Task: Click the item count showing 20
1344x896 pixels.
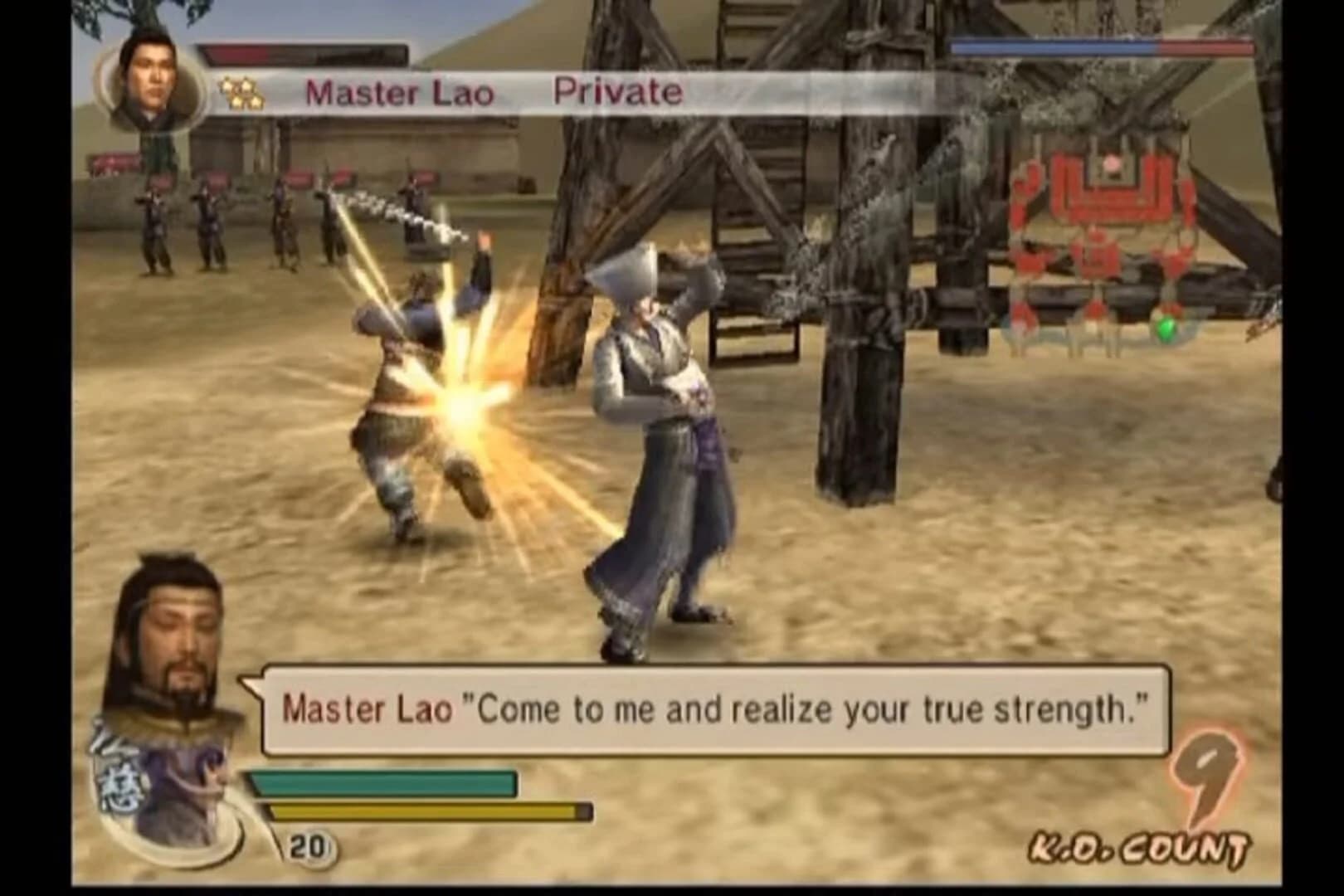Action: pyautogui.click(x=307, y=848)
